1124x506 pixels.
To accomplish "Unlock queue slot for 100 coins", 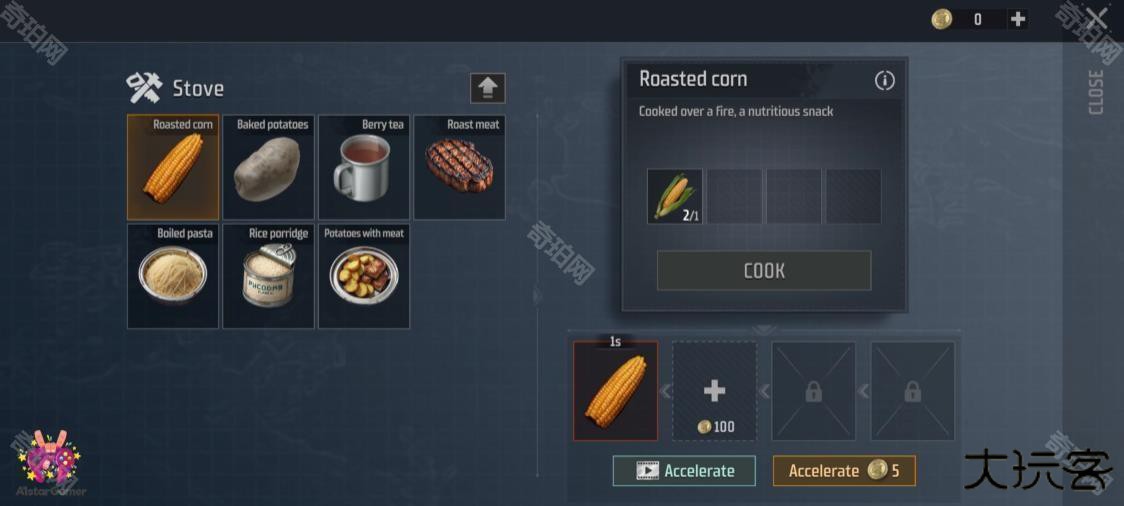I will [x=714, y=391].
